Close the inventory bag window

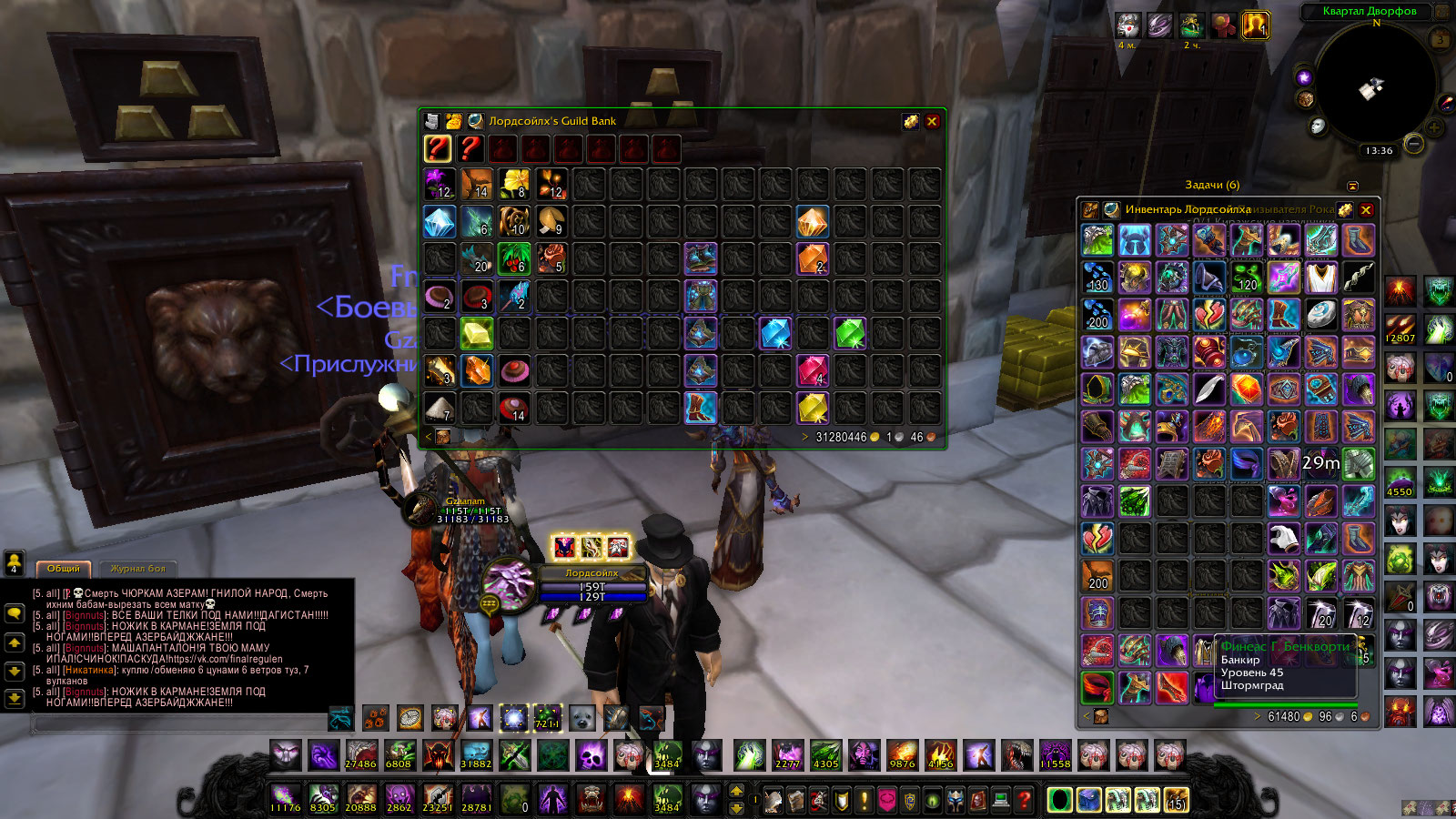pyautogui.click(x=1366, y=210)
